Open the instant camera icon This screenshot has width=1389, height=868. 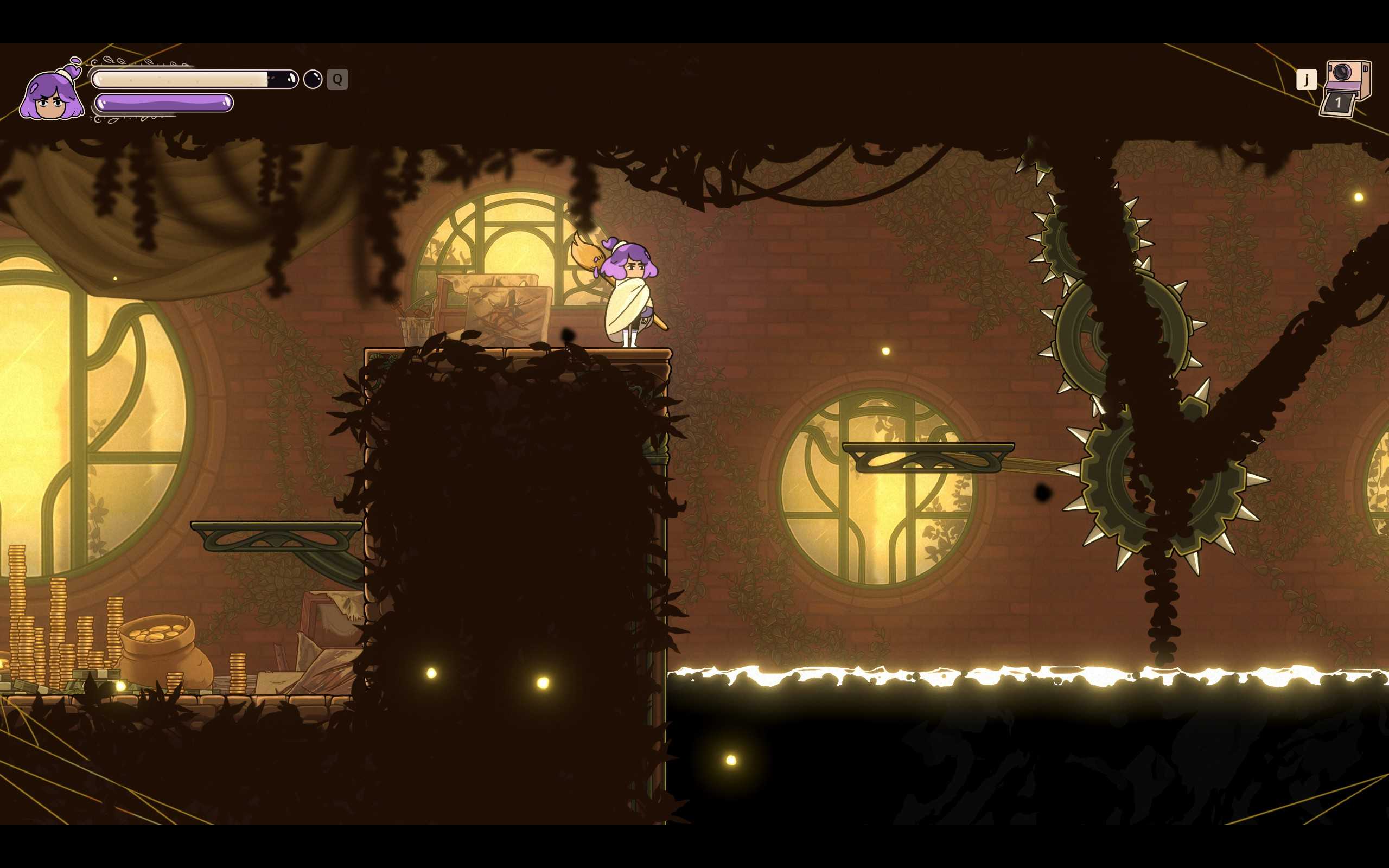pyautogui.click(x=1346, y=87)
